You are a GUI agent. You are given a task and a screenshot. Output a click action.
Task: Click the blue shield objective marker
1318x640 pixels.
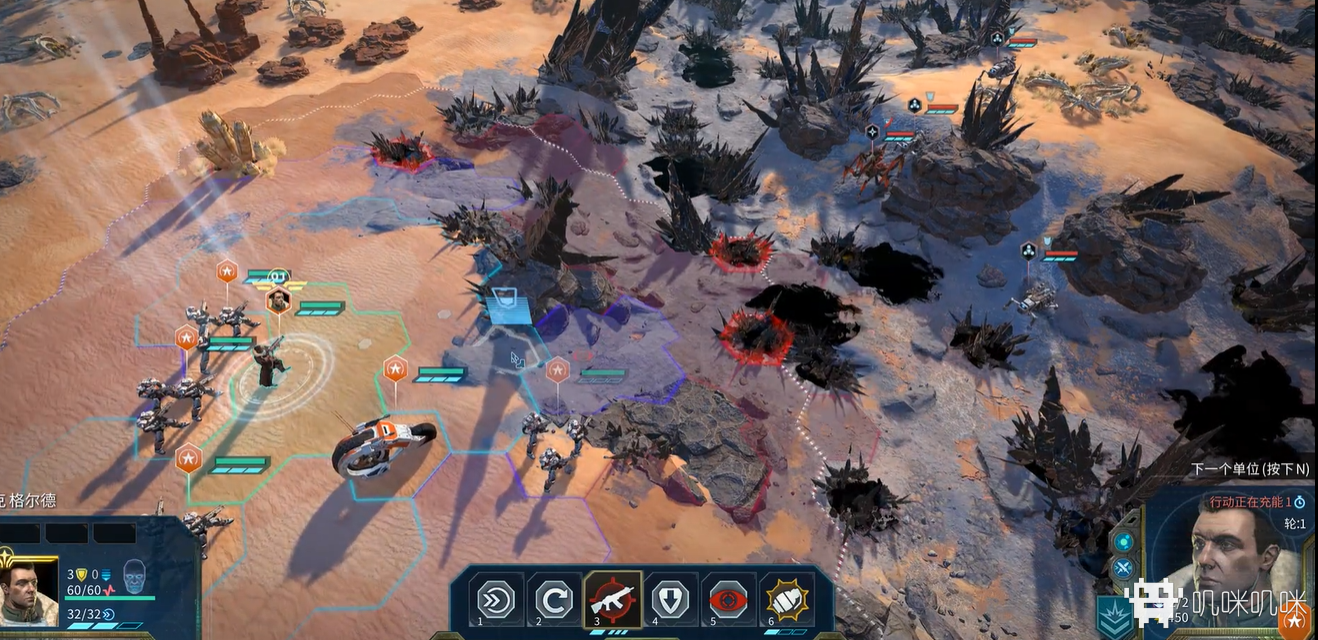508,302
